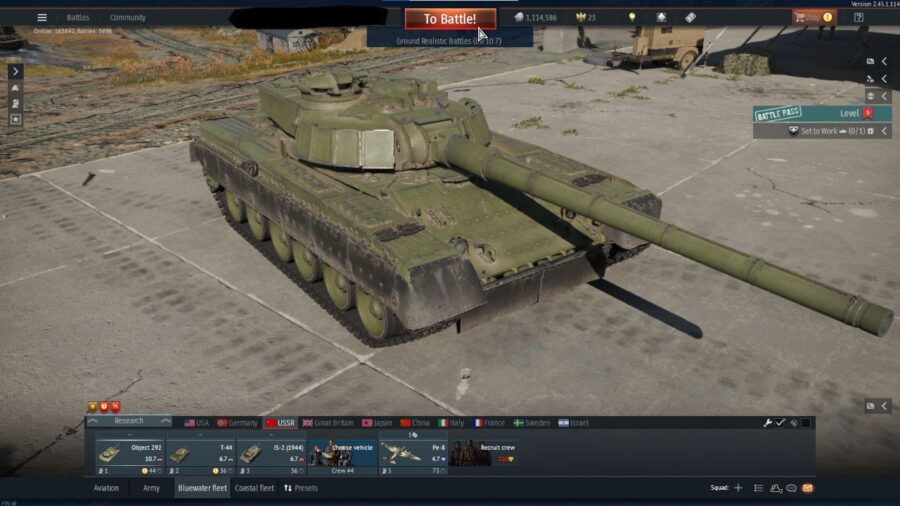900x506 pixels.
Task: Open the Research button above crew slots
Action: 129,421
